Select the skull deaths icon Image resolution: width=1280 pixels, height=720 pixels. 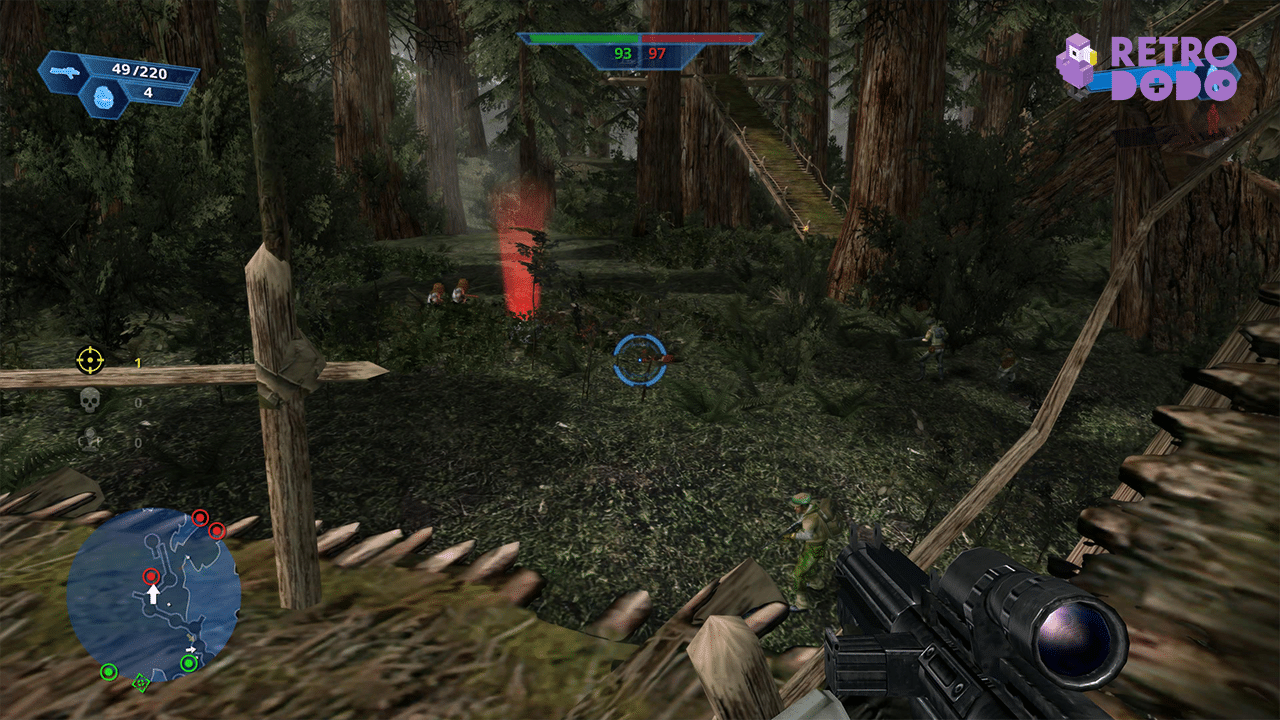(x=90, y=400)
